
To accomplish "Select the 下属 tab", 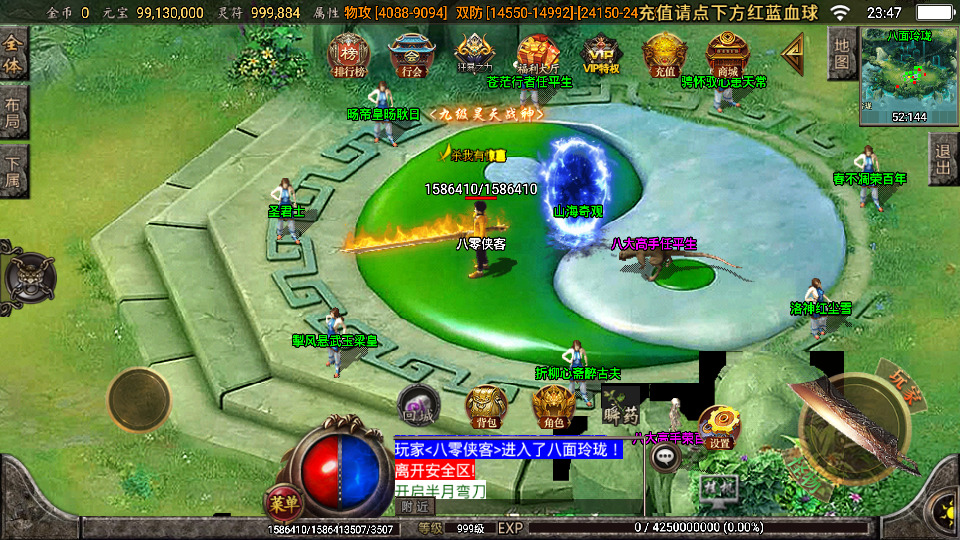I will click(x=13, y=168).
